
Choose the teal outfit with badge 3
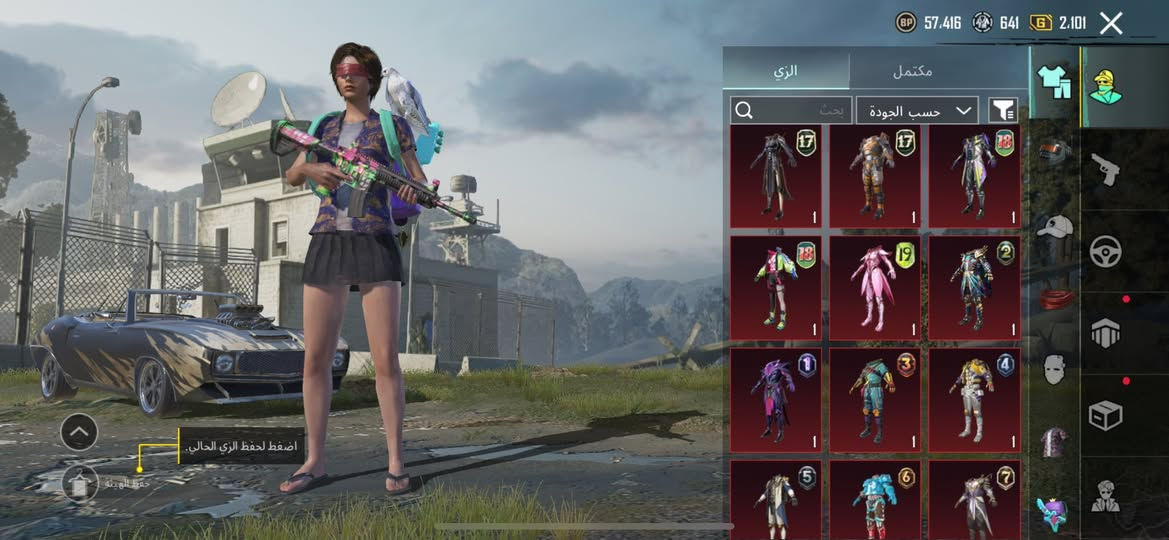click(x=875, y=397)
